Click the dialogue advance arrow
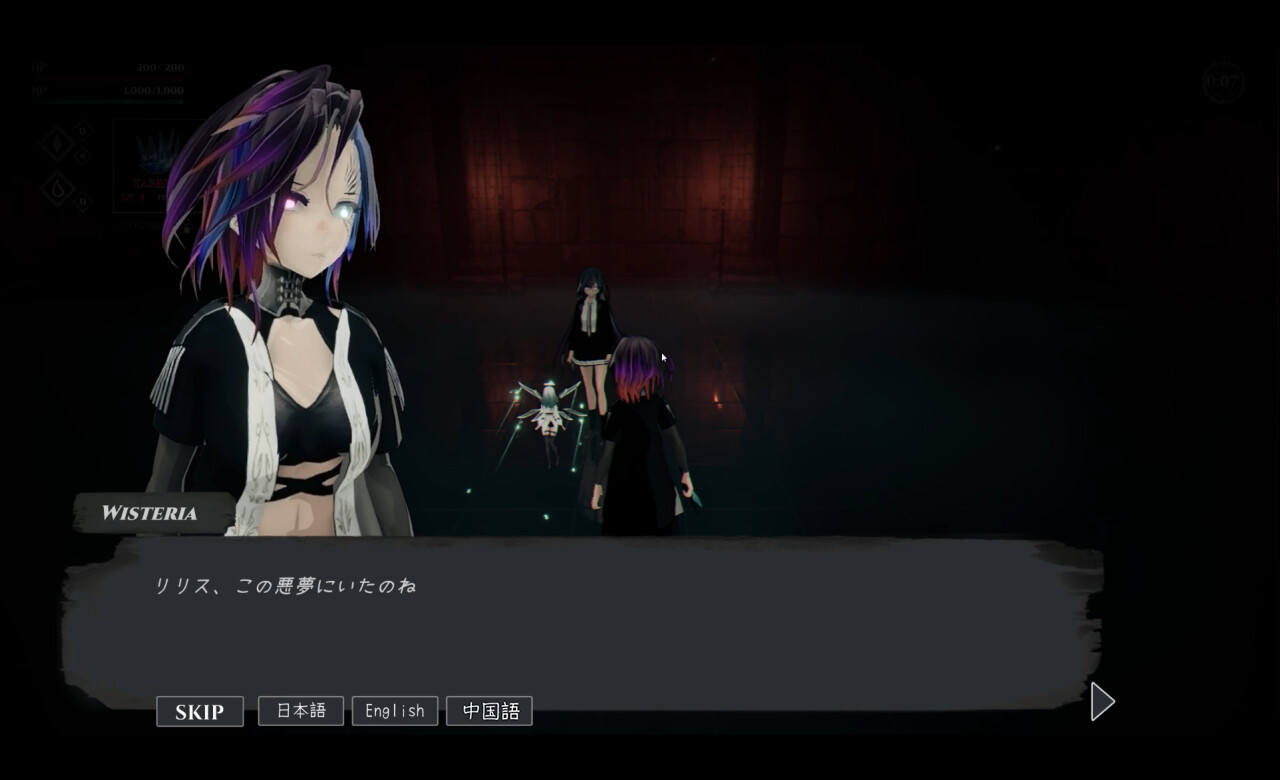This screenshot has width=1280, height=780. click(1100, 703)
